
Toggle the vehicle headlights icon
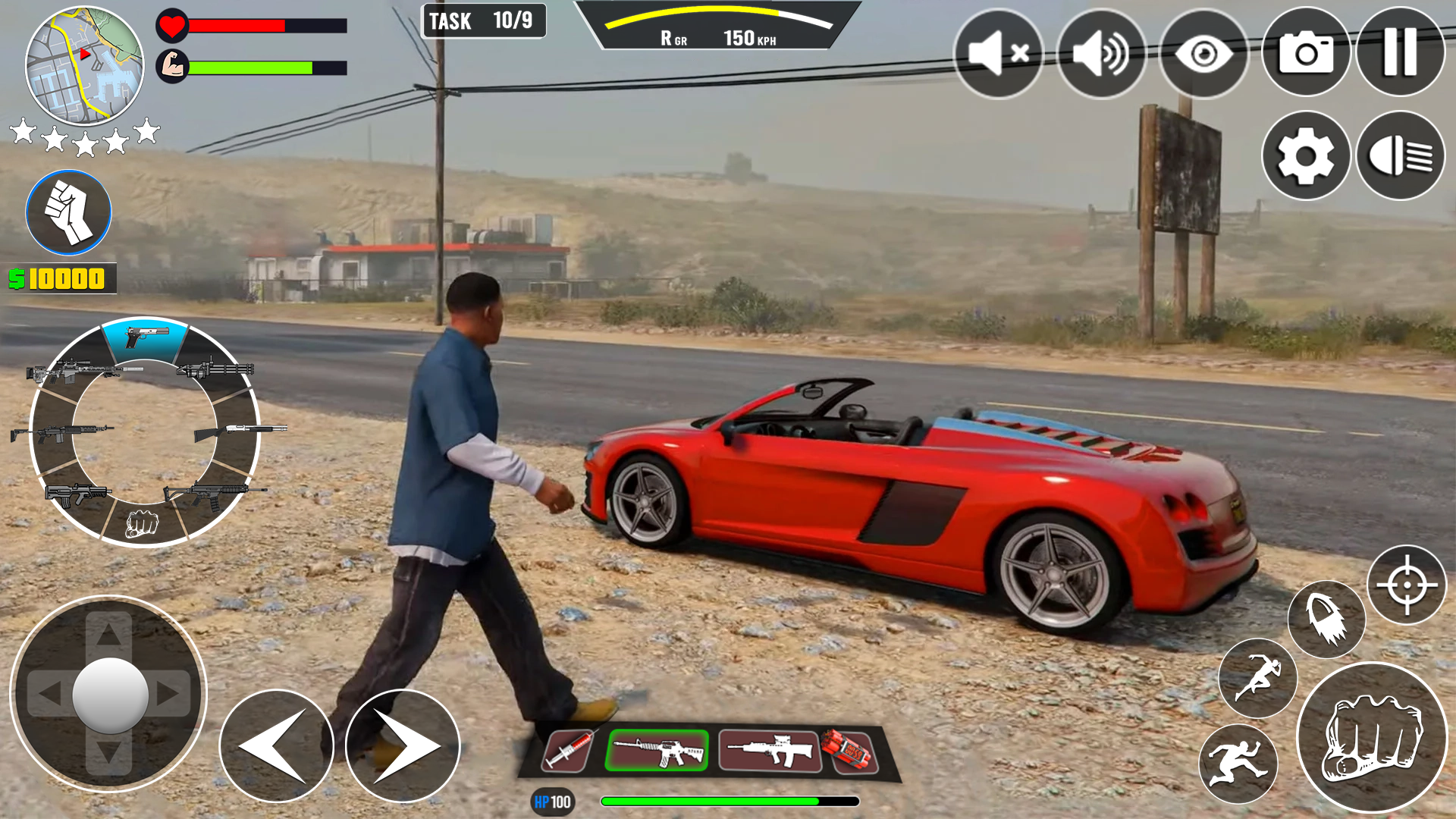tap(1399, 155)
